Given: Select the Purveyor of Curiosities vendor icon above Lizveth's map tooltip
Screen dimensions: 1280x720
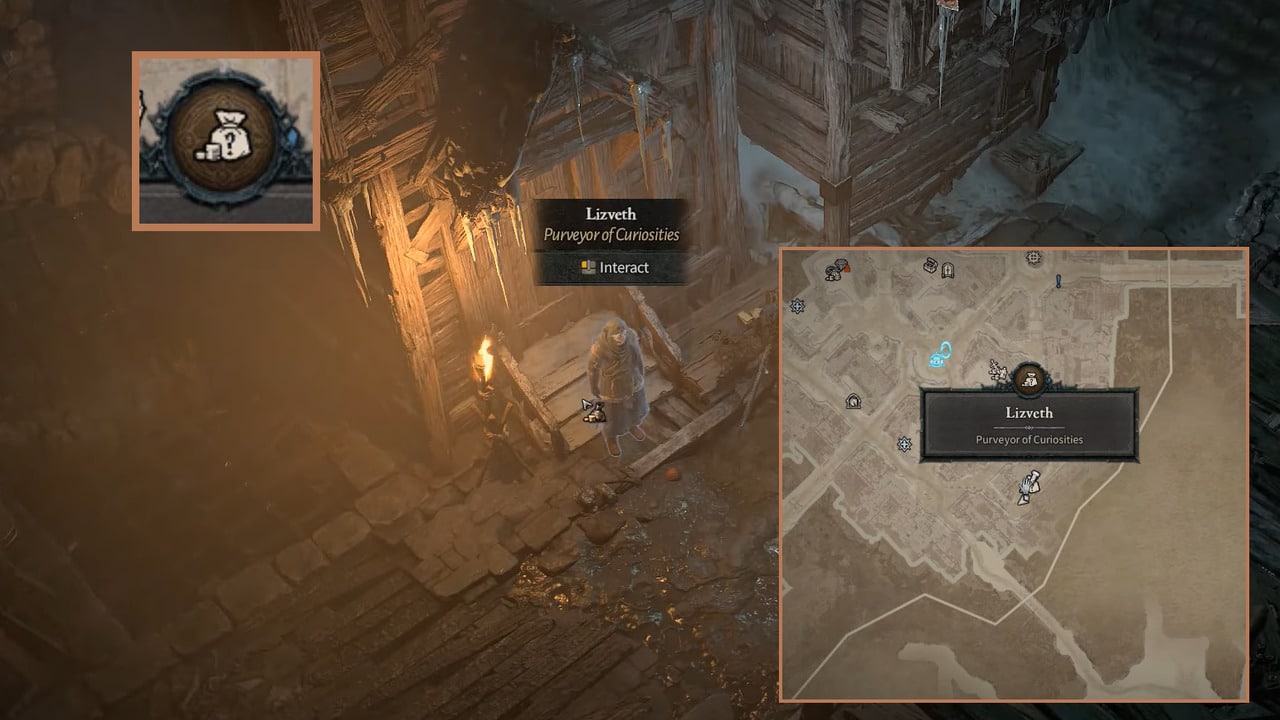Looking at the screenshot, I should click(1028, 379).
